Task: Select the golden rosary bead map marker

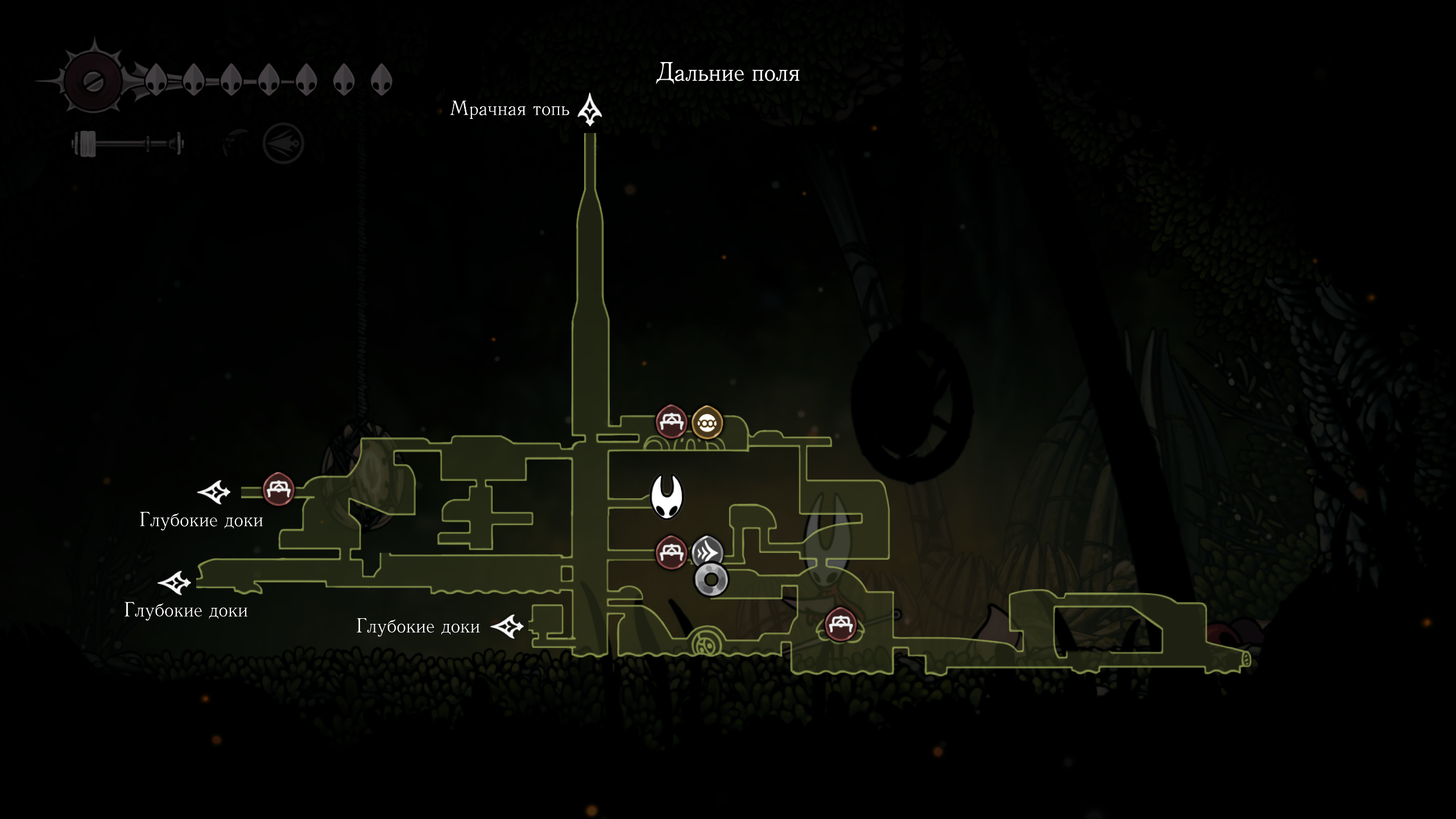Action: coord(707,423)
